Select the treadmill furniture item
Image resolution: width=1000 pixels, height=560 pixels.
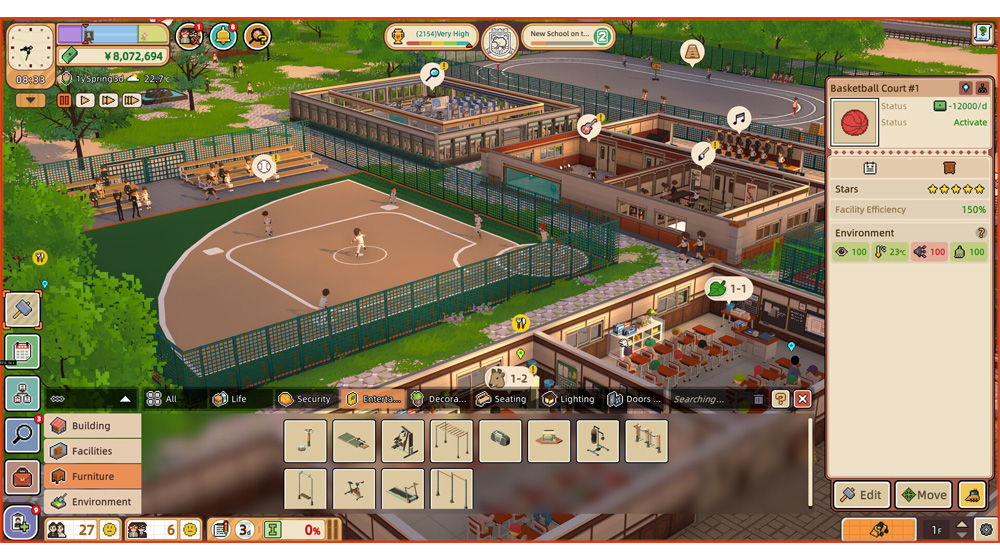tap(403, 490)
